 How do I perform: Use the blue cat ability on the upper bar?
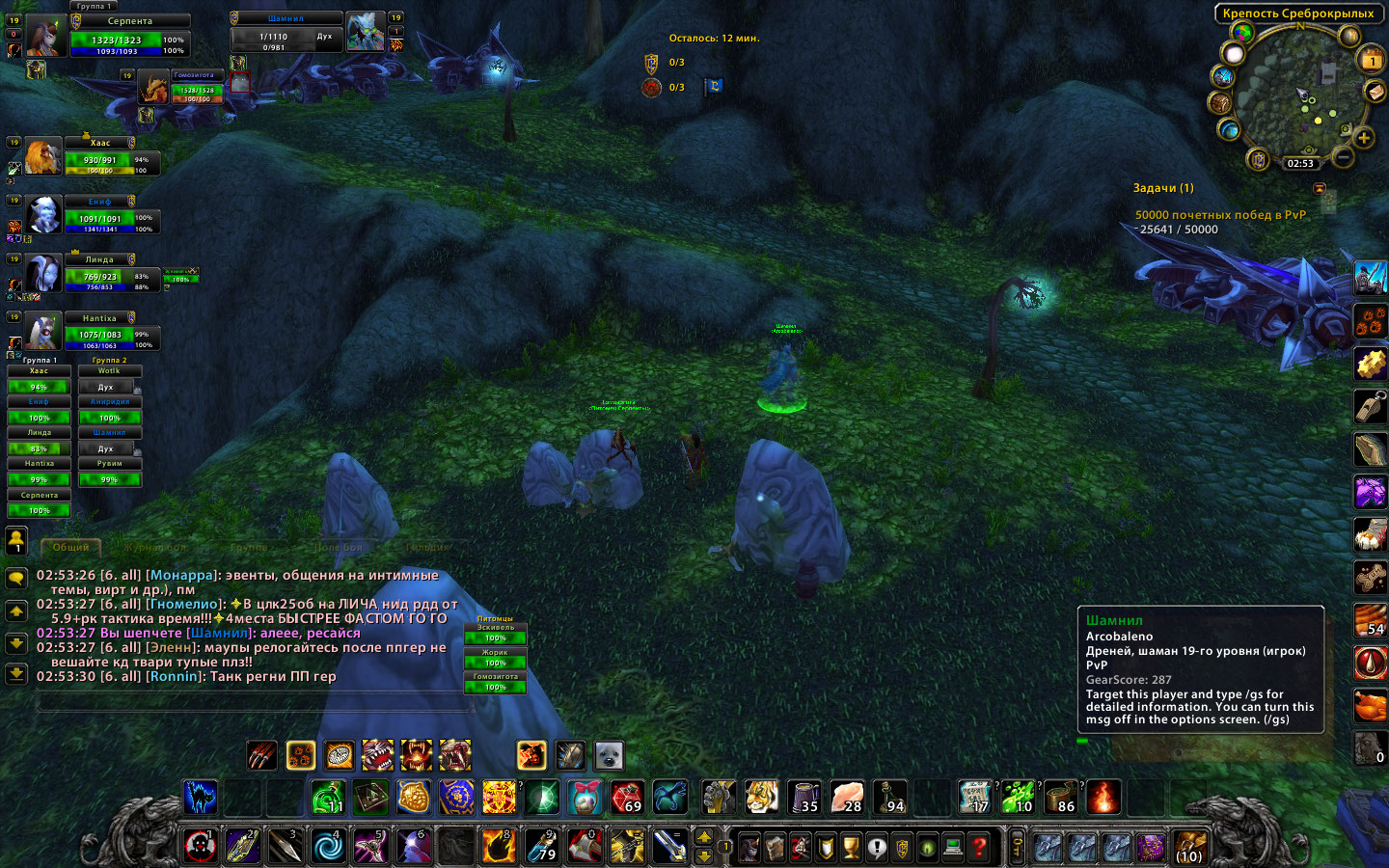point(200,798)
